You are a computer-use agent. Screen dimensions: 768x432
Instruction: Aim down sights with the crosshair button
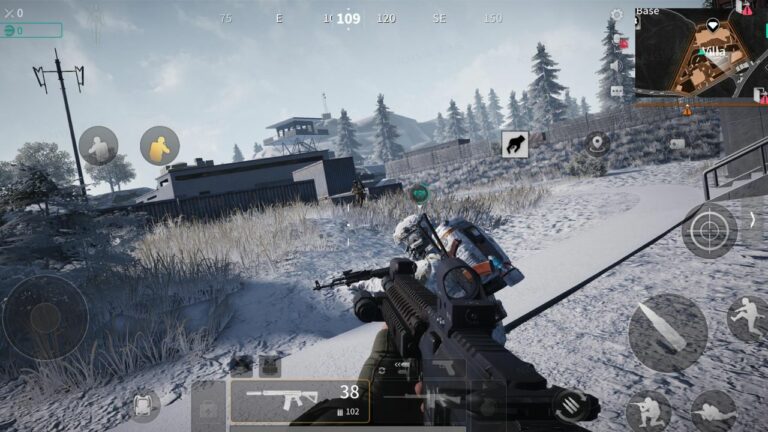coord(709,231)
